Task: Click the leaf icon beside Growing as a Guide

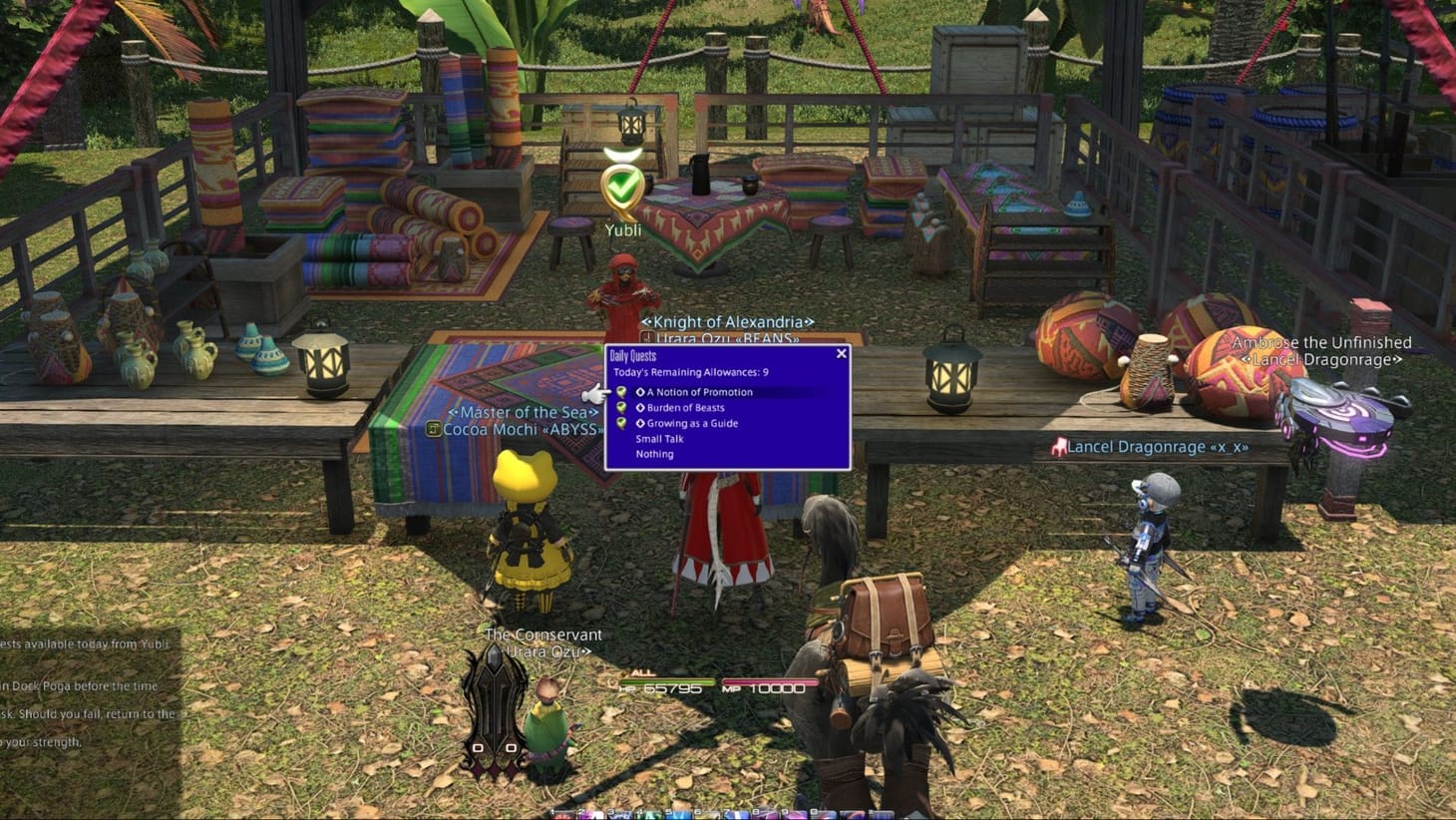Action: (x=622, y=423)
